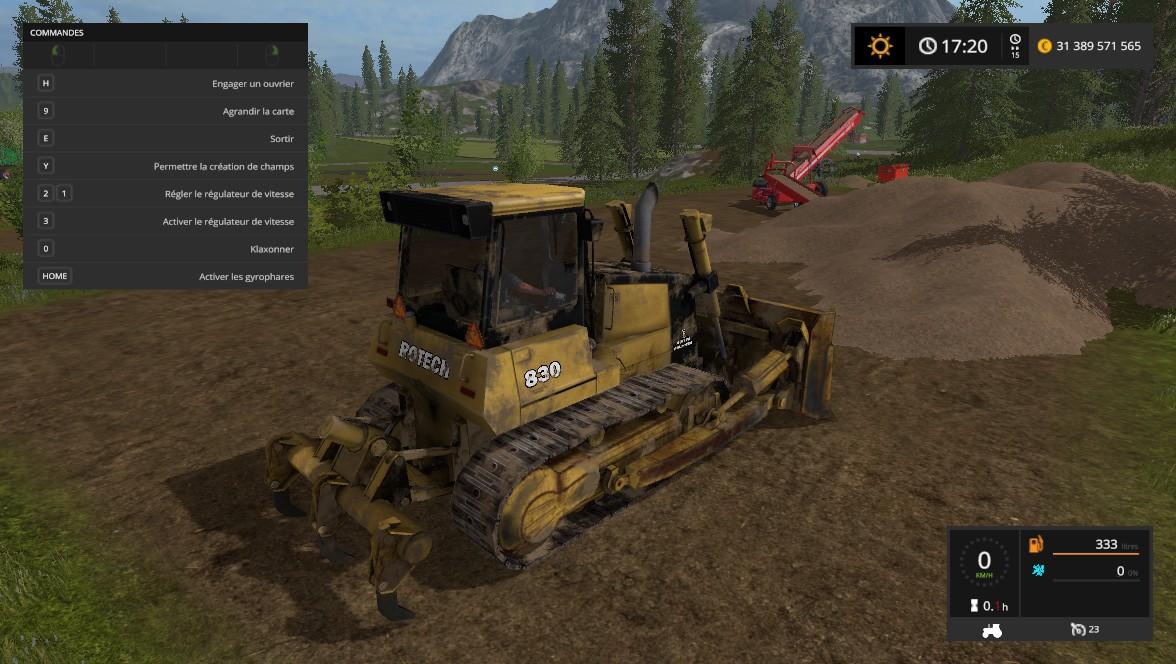Click the cruise control speed icon

(1078, 629)
